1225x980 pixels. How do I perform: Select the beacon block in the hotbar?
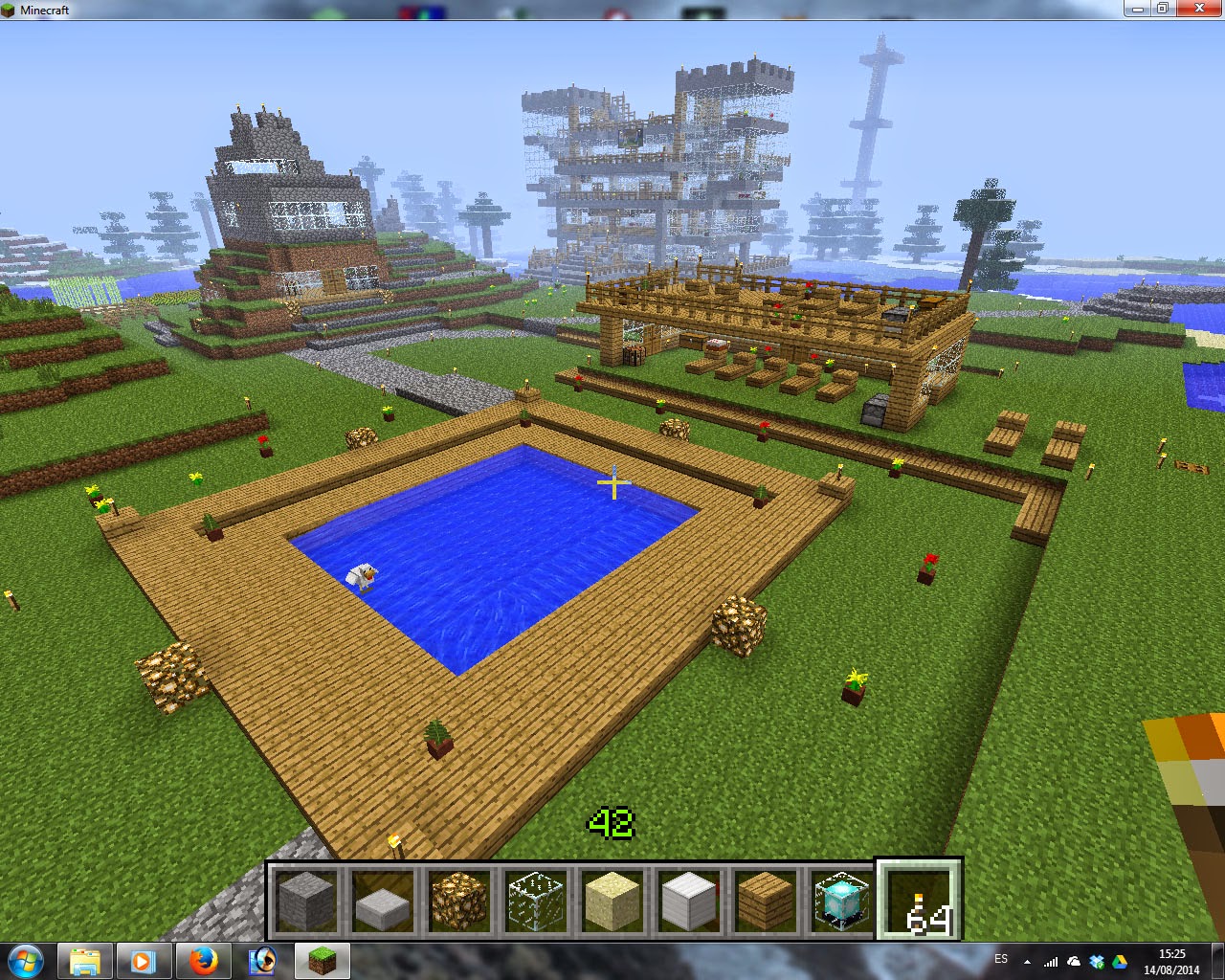coord(840,900)
